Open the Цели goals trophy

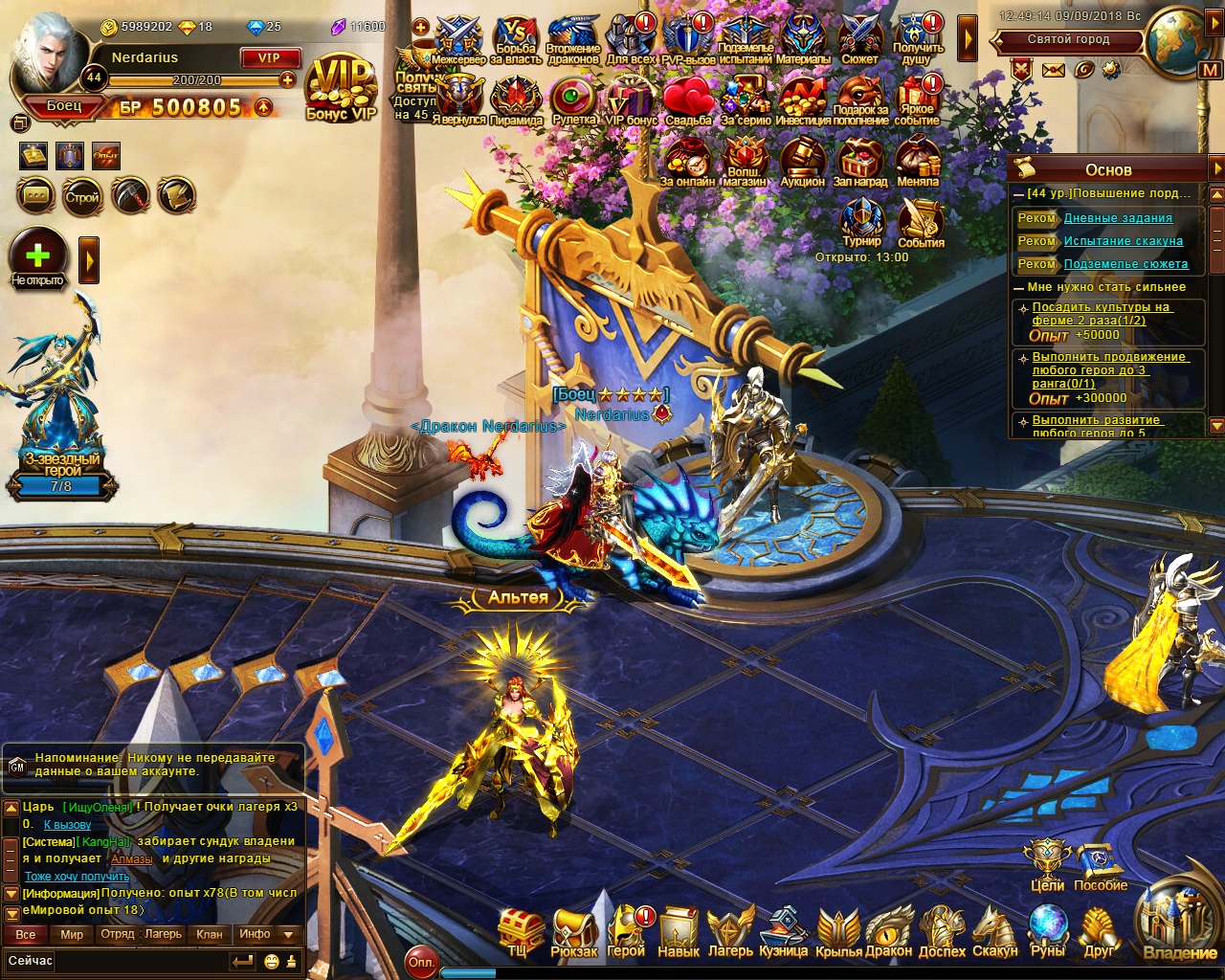[1047, 864]
